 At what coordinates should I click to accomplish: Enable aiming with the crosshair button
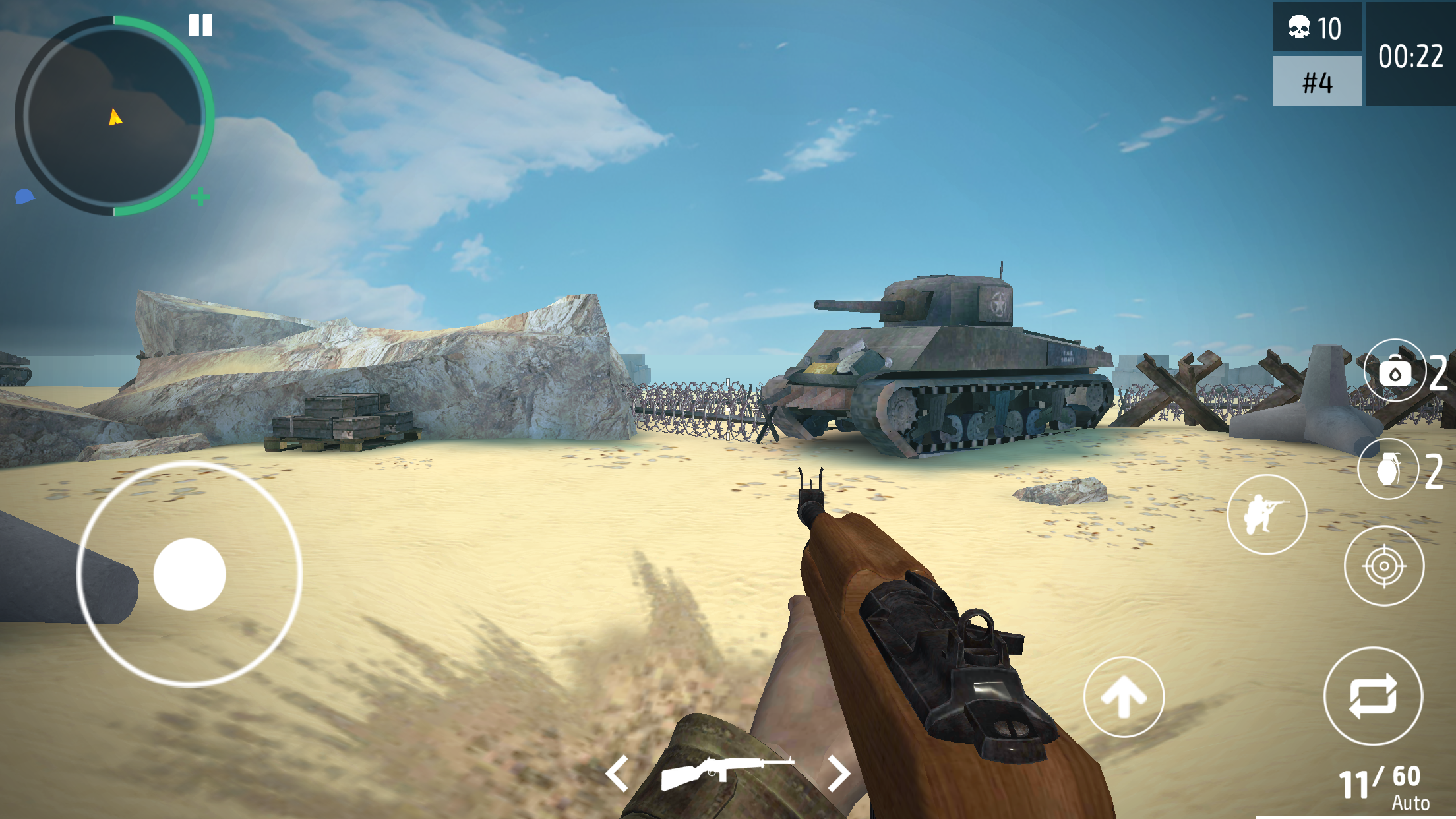pyautogui.click(x=1383, y=566)
